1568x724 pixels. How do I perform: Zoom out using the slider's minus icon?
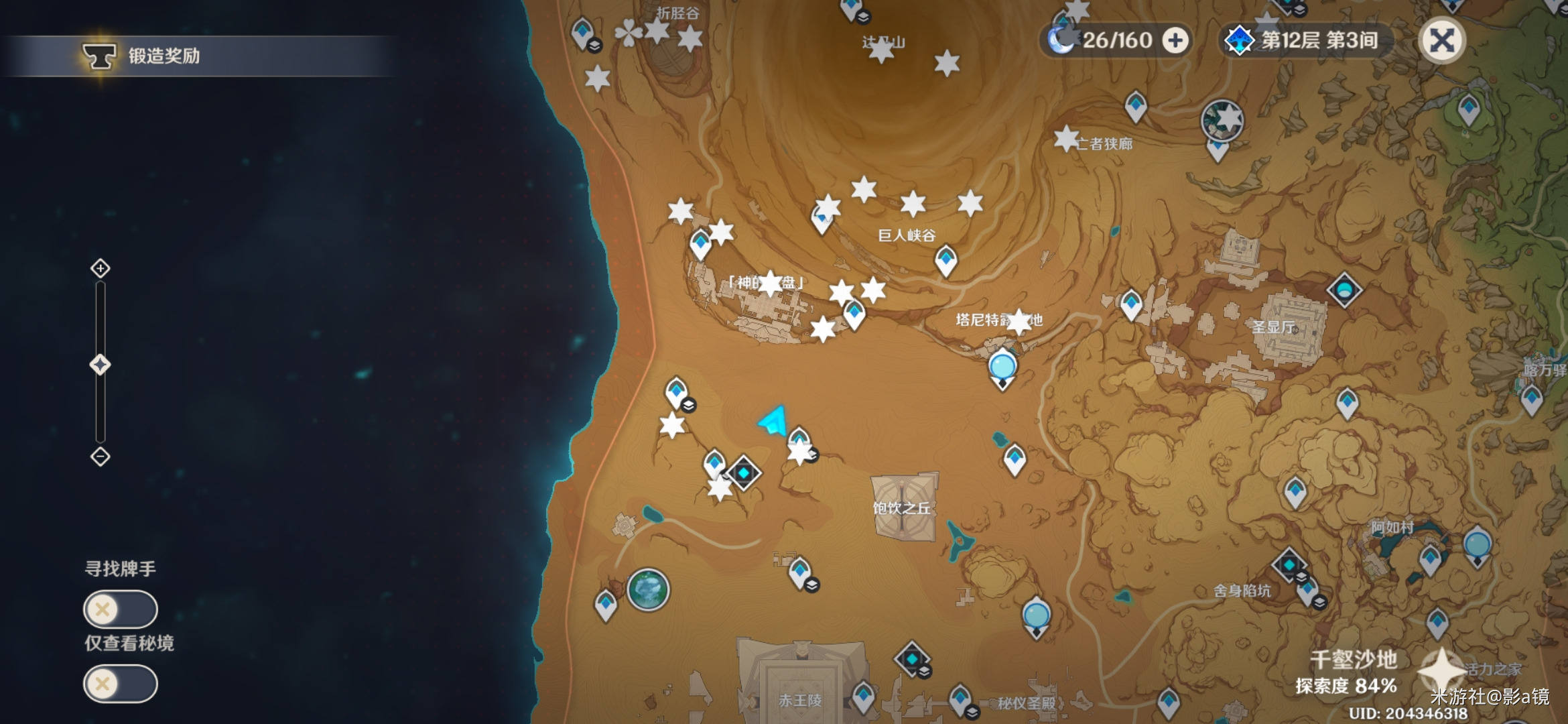click(x=101, y=457)
